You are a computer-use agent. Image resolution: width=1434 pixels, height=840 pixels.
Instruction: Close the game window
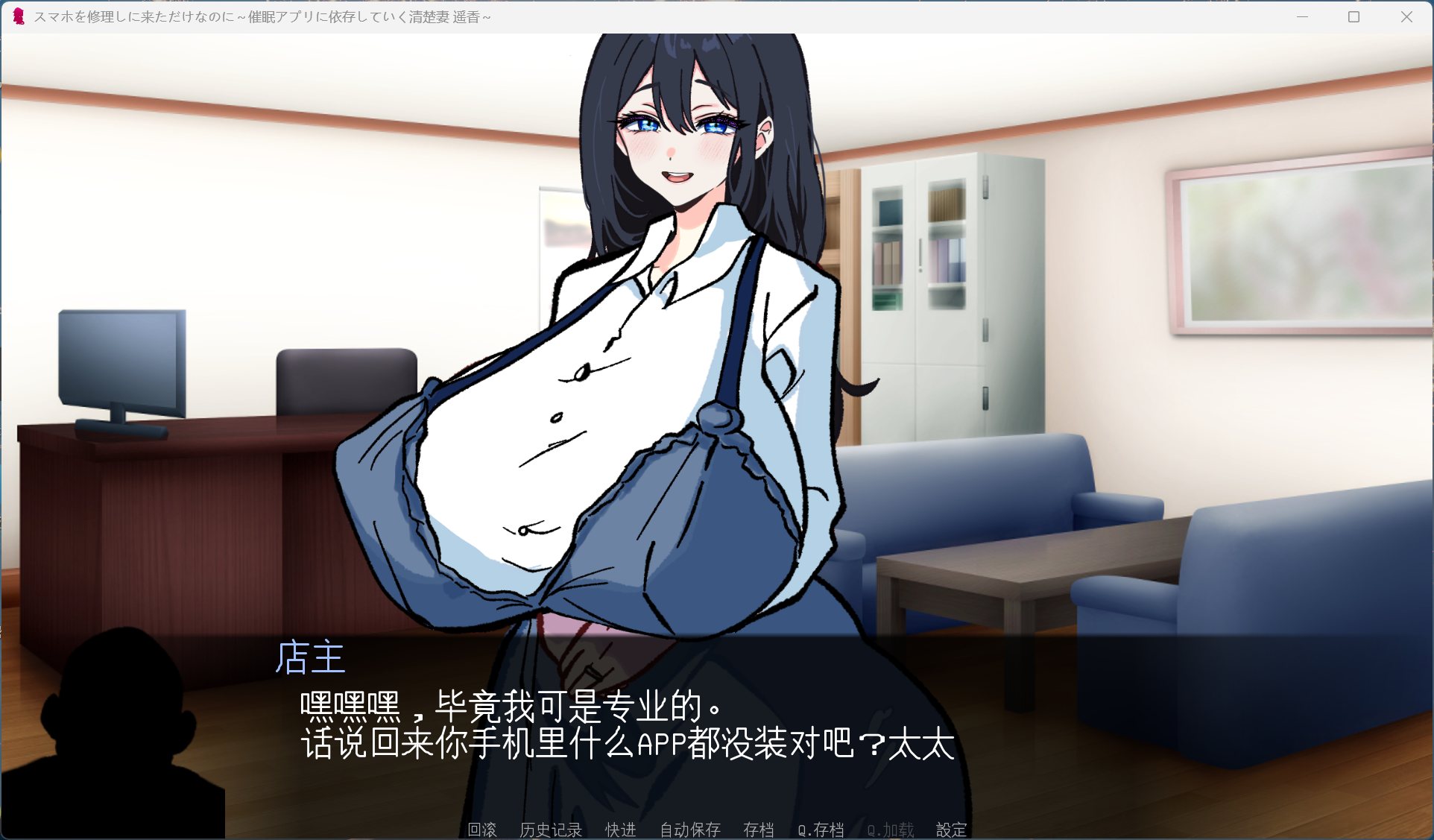pos(1407,16)
